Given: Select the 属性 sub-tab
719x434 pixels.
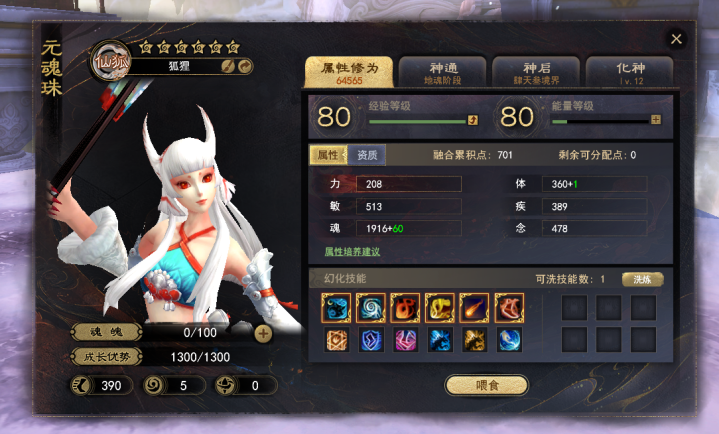Looking at the screenshot, I should [327, 155].
